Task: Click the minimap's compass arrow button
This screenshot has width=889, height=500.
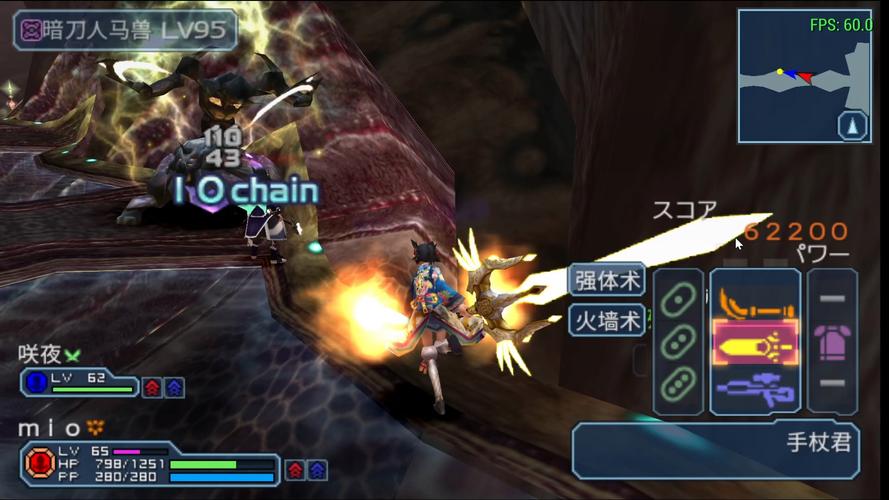Action: pyautogui.click(x=853, y=126)
